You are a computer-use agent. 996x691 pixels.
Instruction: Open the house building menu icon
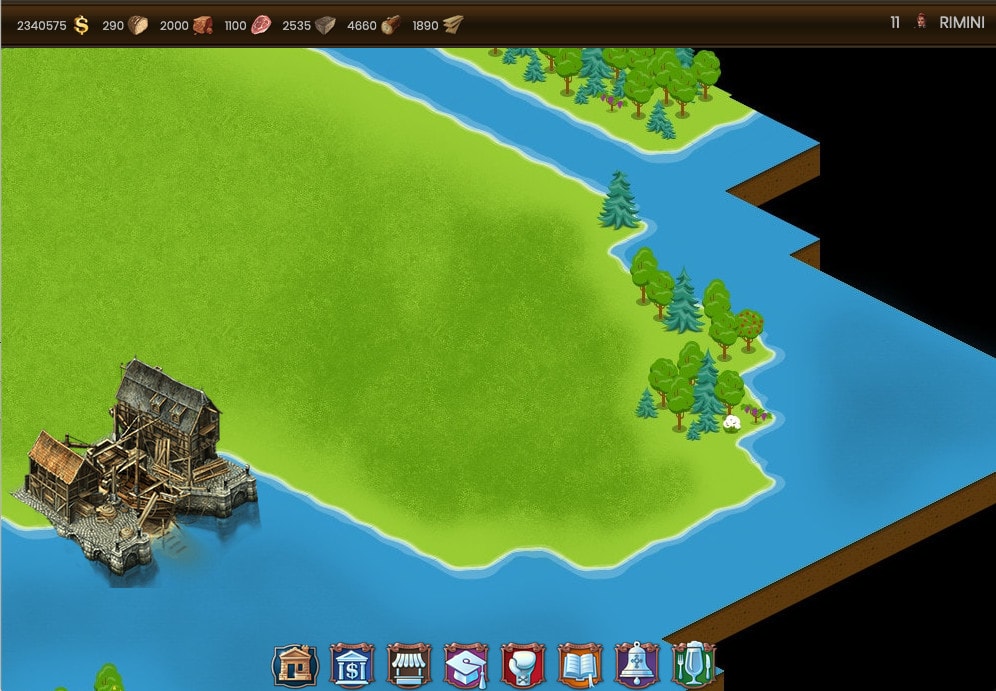coord(295,665)
